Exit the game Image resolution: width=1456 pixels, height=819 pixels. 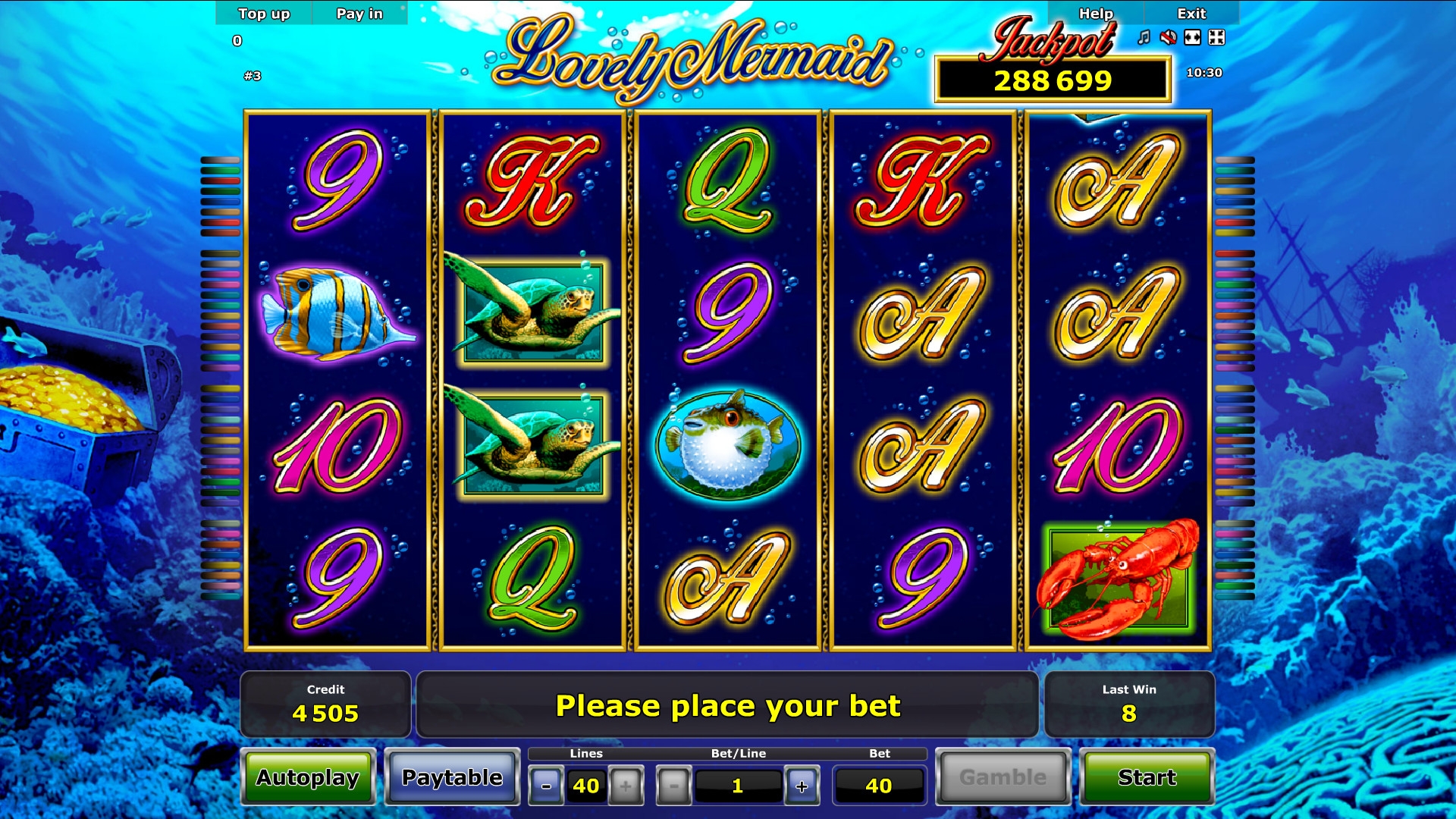(x=1191, y=14)
